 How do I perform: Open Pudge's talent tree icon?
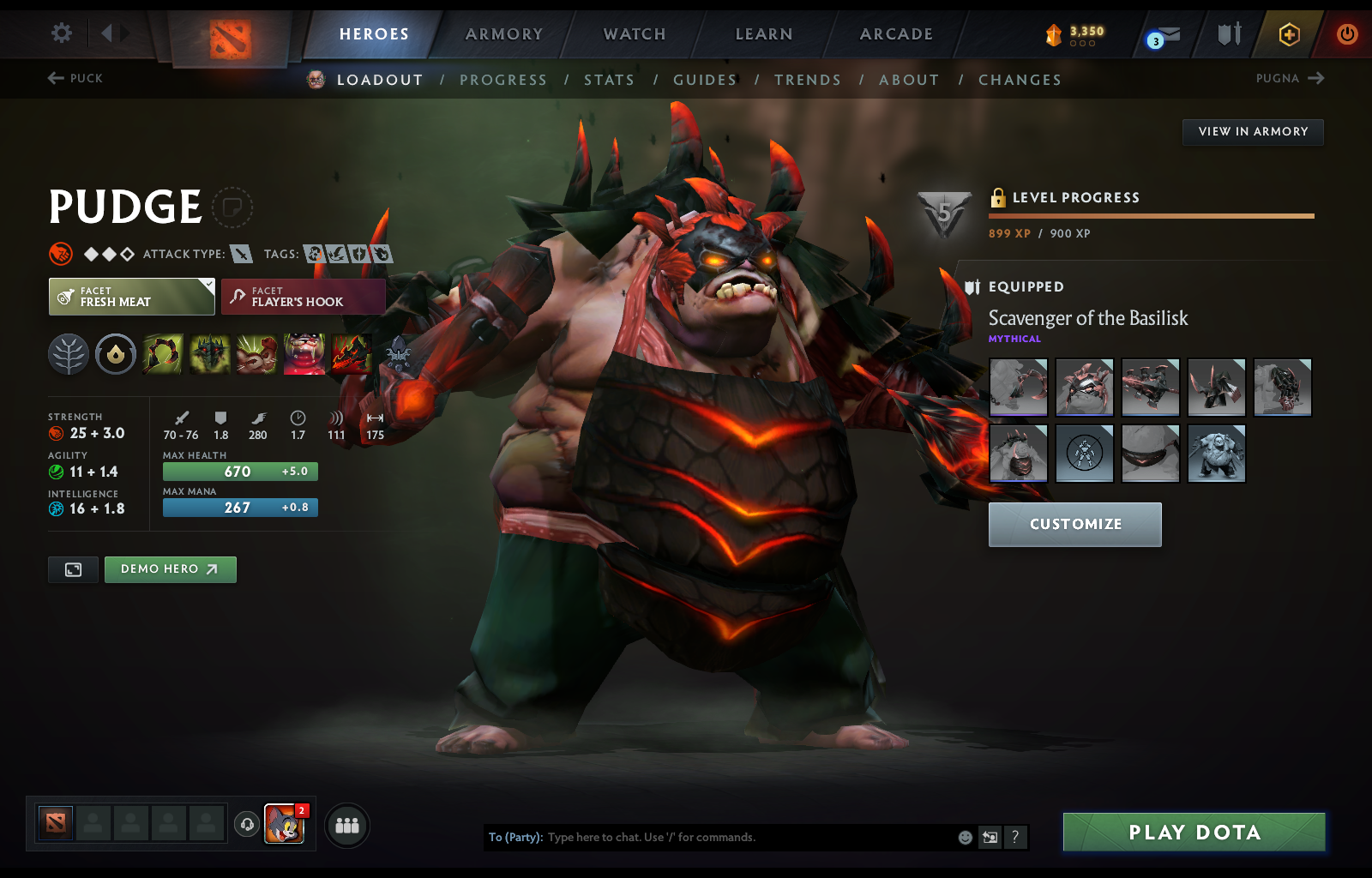69,354
